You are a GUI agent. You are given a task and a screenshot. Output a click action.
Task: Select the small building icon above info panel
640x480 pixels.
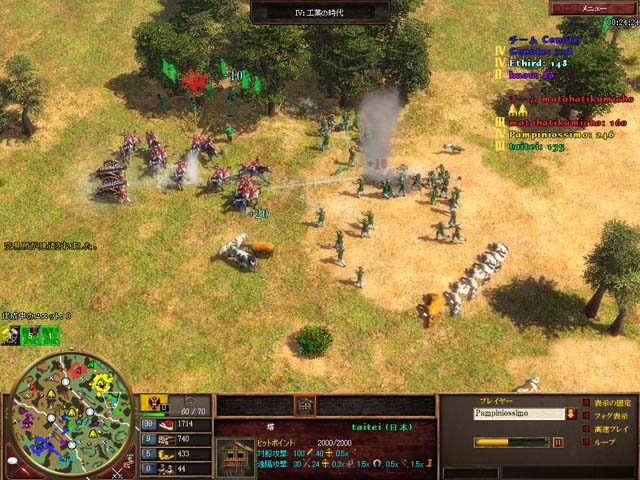coord(305,404)
